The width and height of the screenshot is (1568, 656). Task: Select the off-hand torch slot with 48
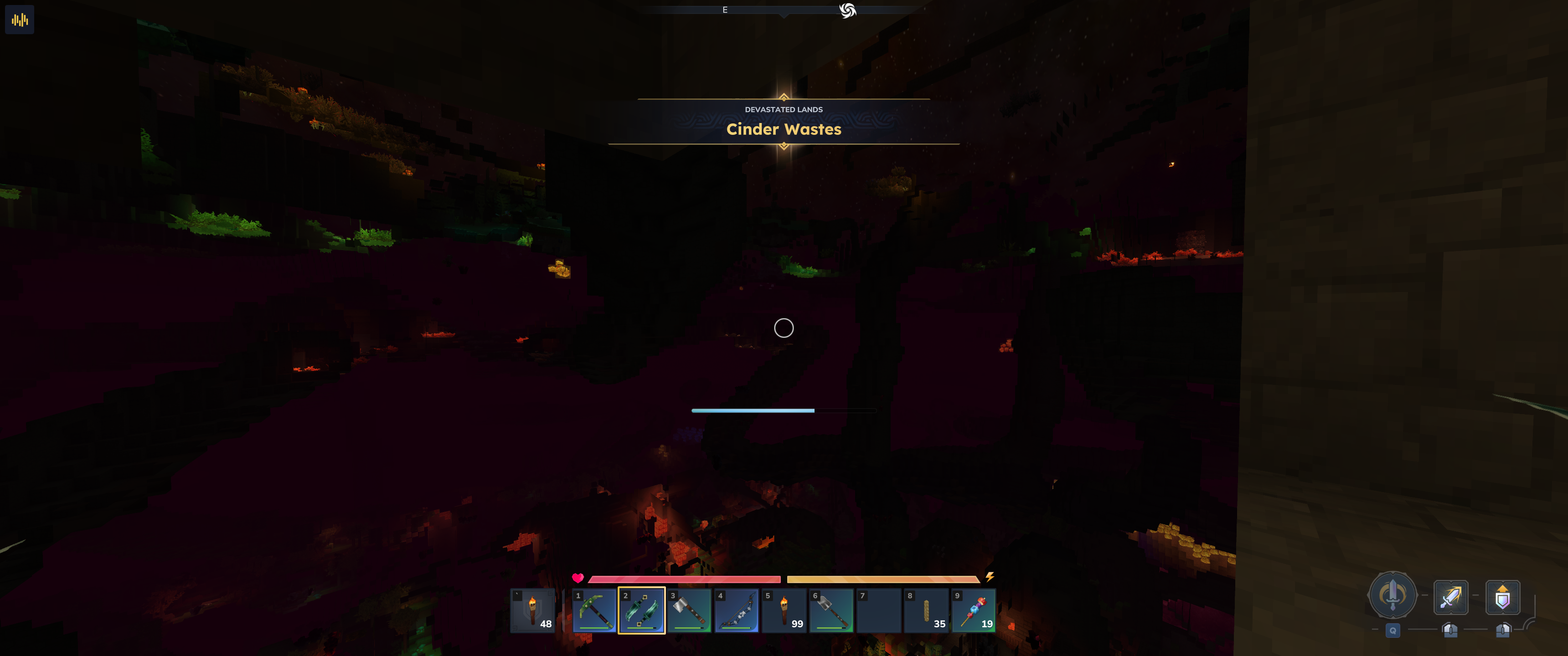pos(532,610)
